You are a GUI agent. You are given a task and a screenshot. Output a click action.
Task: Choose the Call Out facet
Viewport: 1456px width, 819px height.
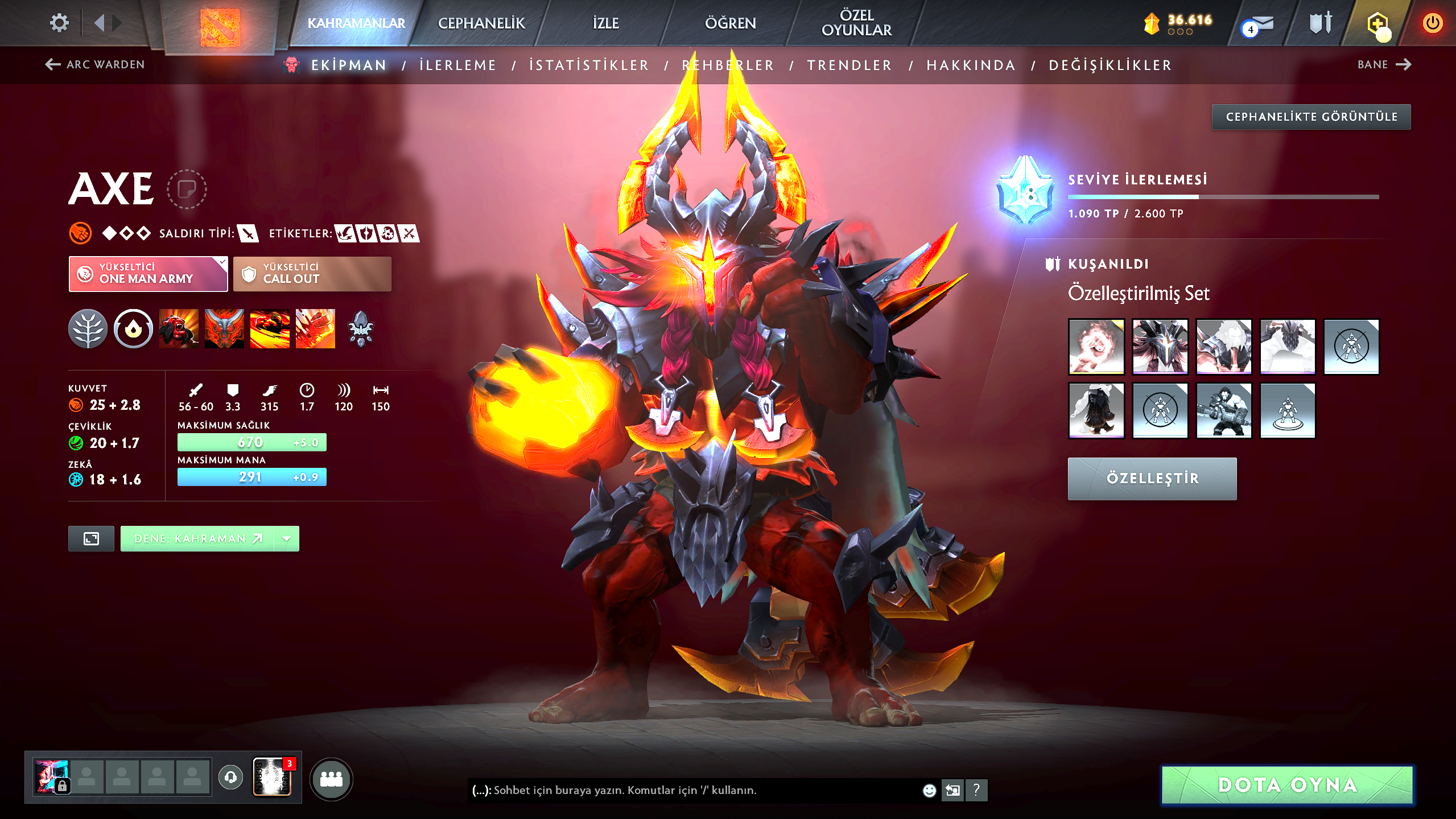[x=312, y=274]
